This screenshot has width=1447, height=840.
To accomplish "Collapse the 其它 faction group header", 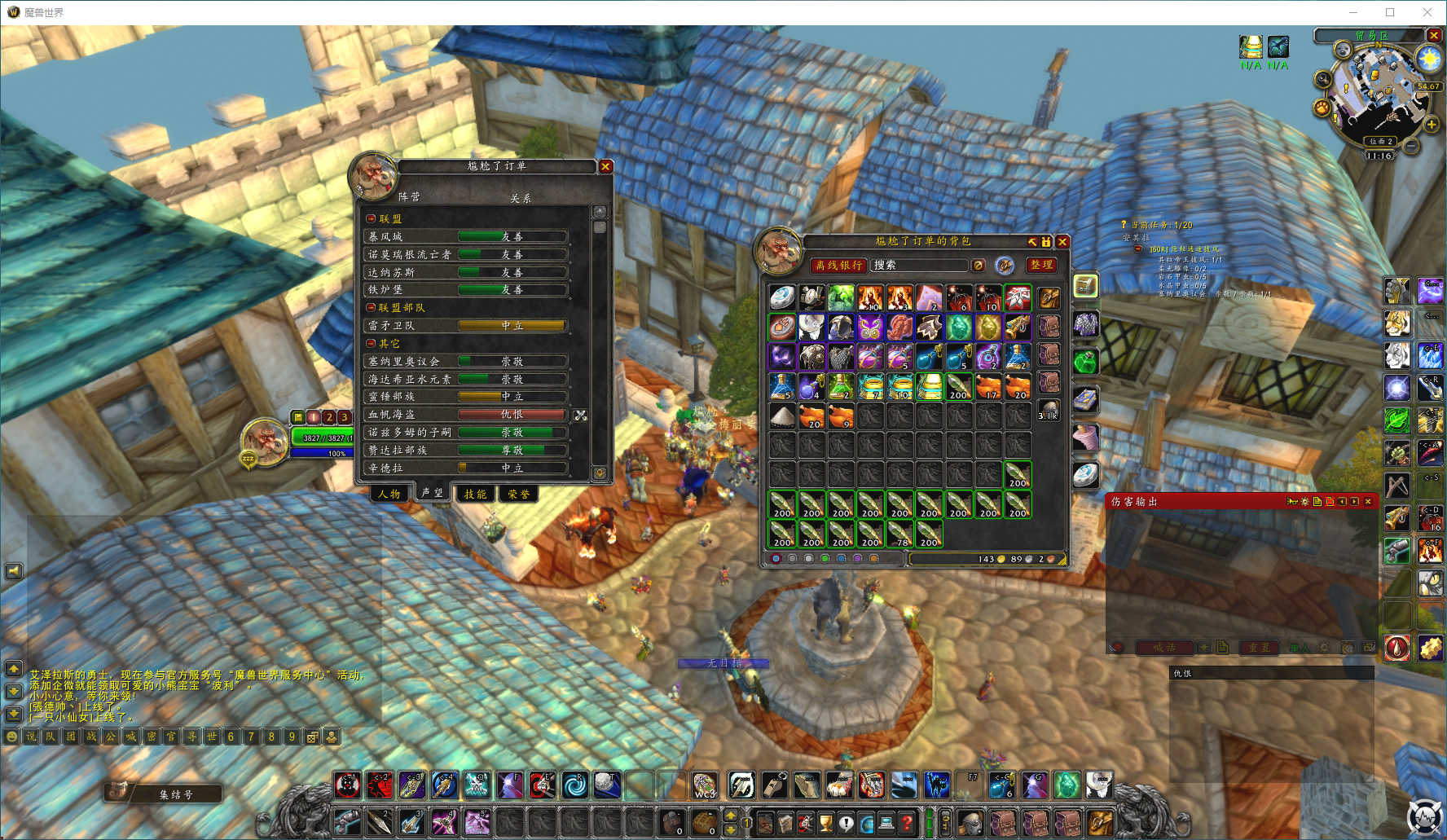I will point(372,344).
